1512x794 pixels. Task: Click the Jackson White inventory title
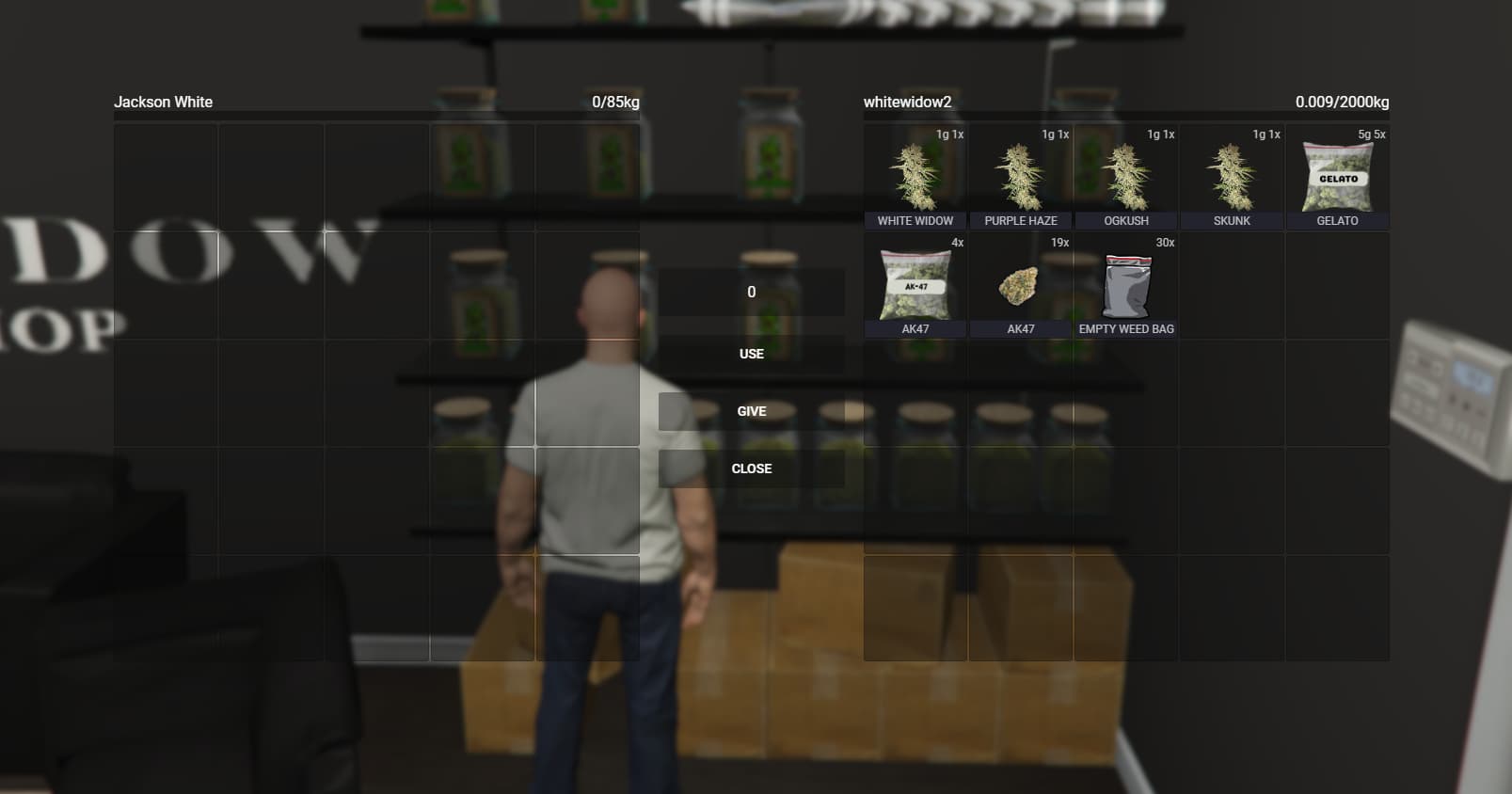click(x=164, y=101)
